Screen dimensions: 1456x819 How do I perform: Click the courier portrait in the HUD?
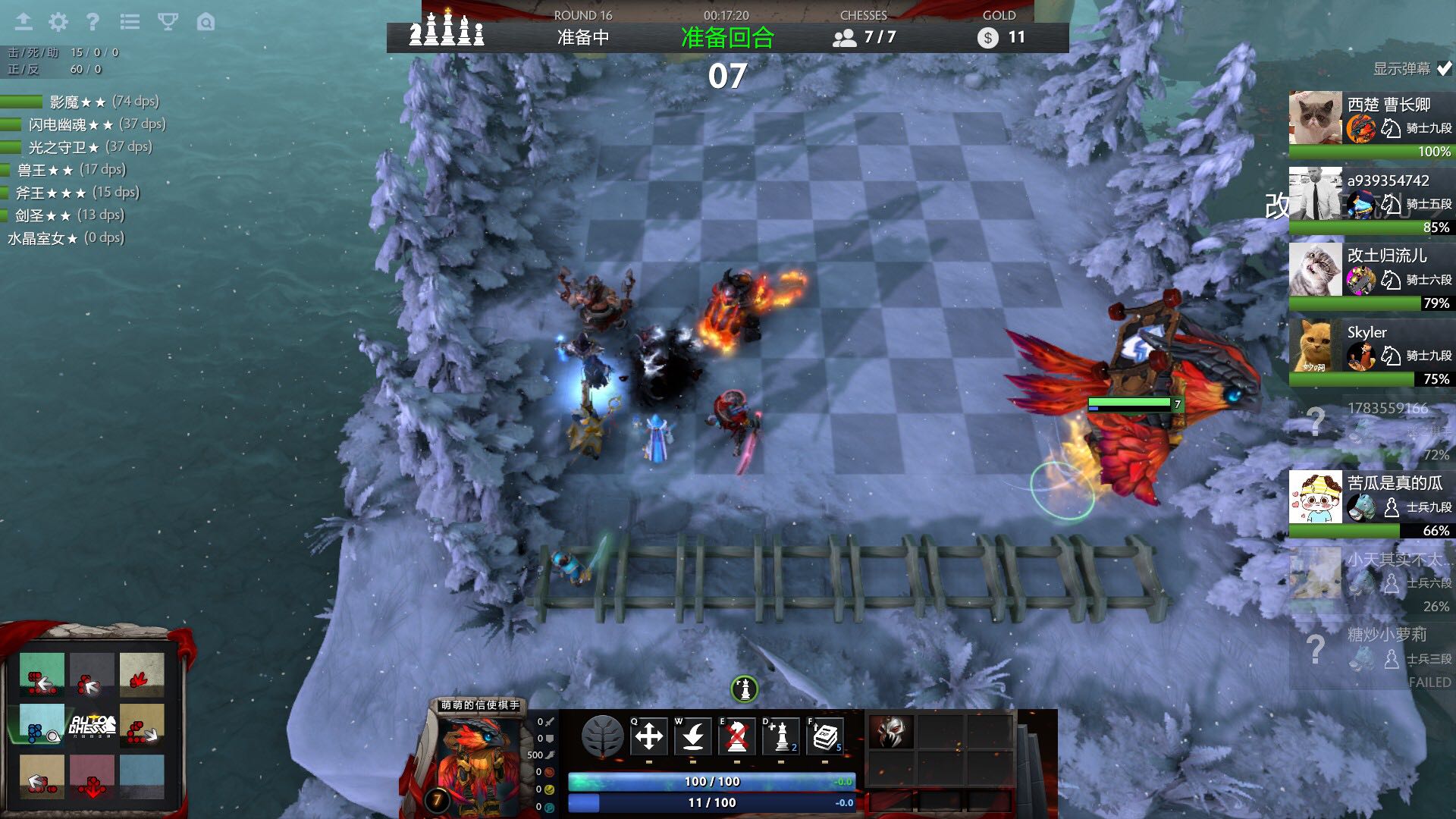[478, 758]
